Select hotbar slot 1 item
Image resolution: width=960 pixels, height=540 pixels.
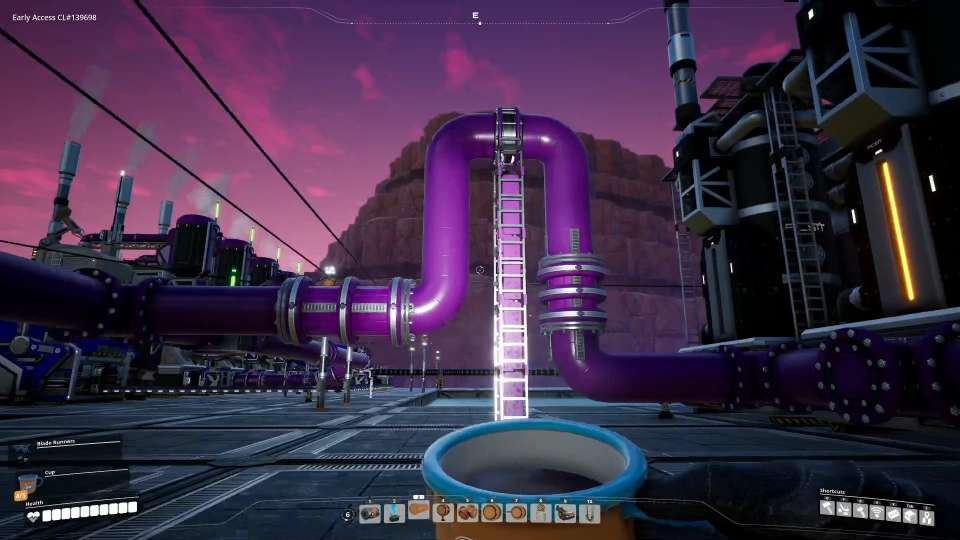(370, 513)
